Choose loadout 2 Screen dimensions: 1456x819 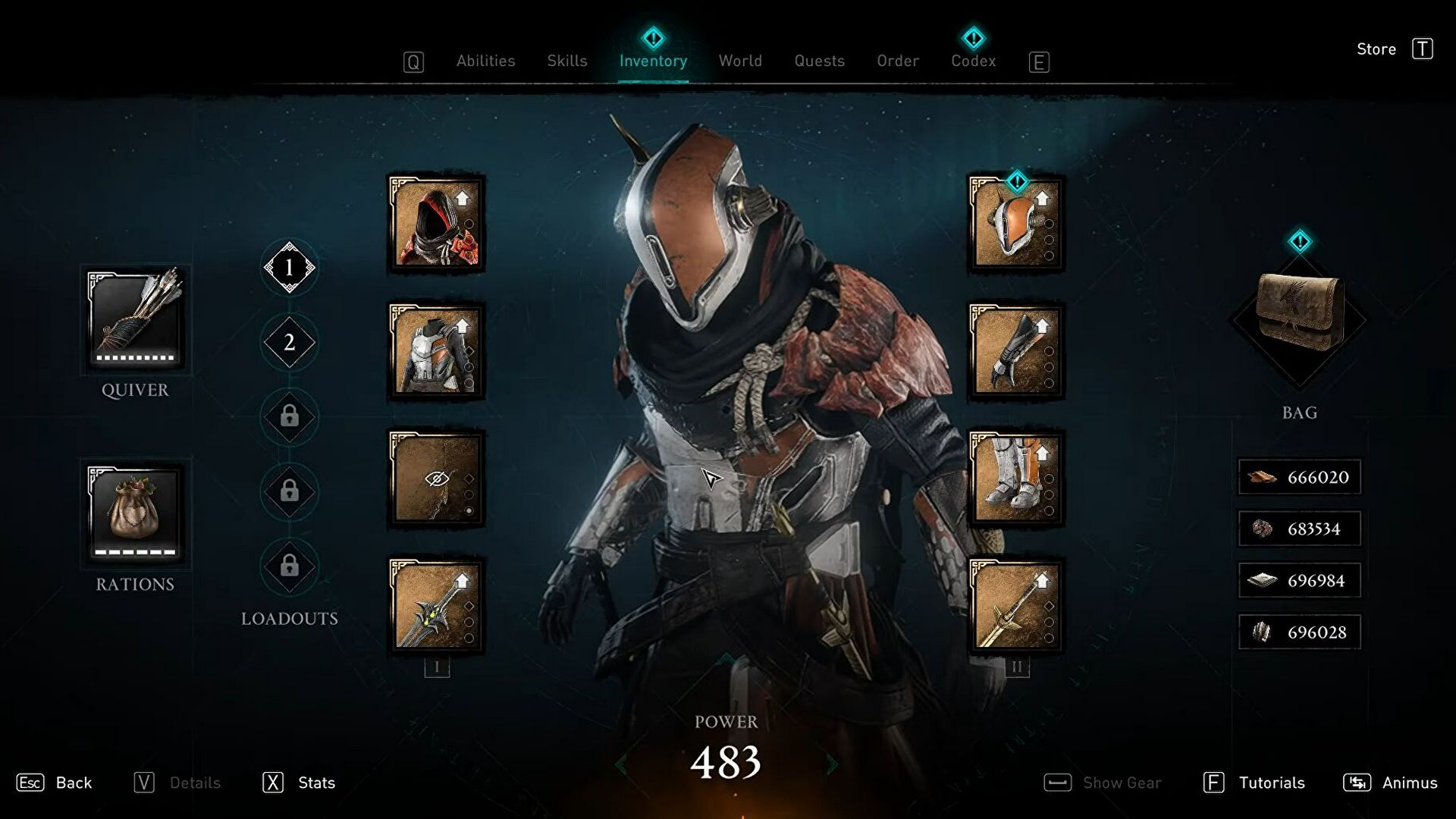289,342
